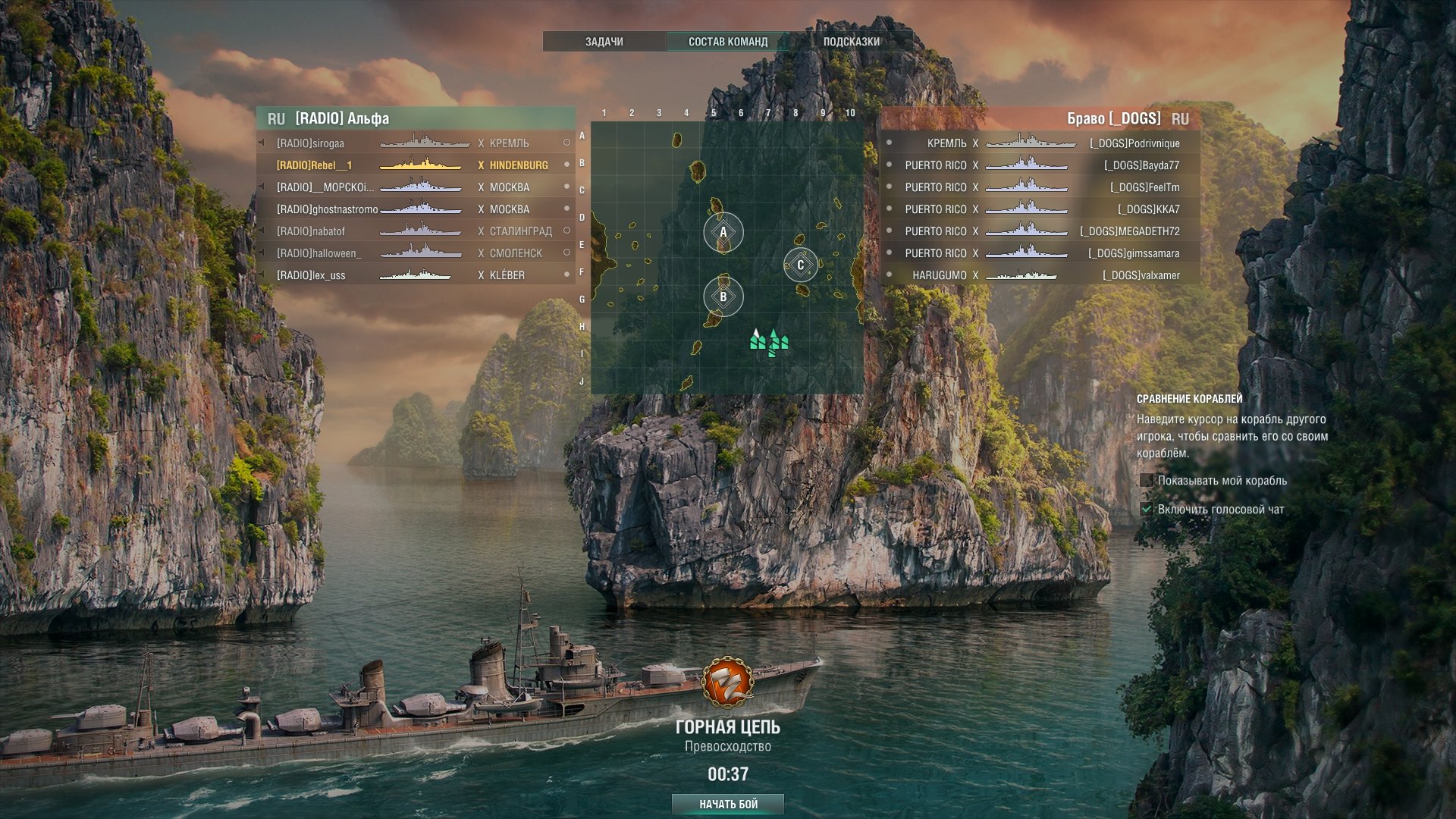The height and width of the screenshot is (819, 1456).
Task: Click capture point B on the map
Action: pos(723,297)
